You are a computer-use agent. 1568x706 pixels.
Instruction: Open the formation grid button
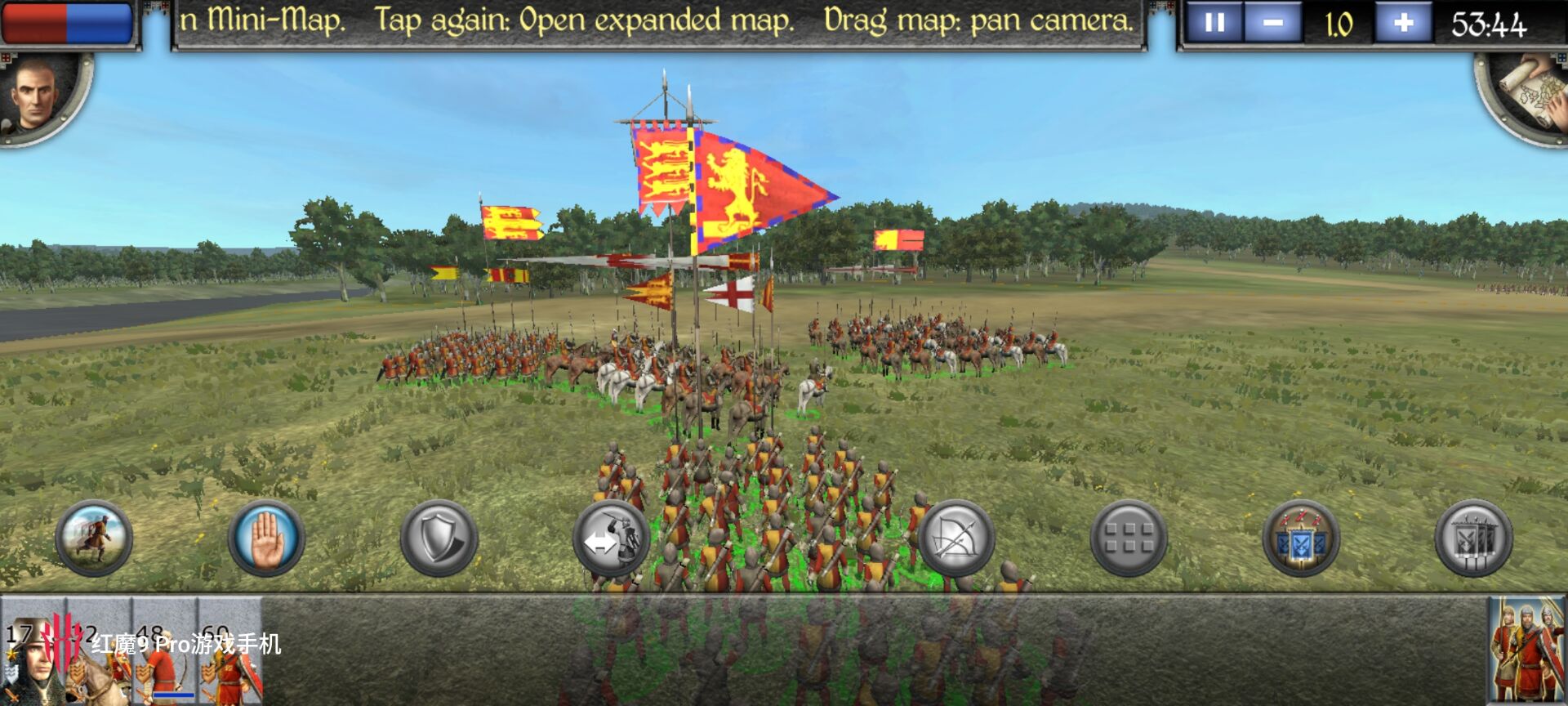1128,538
